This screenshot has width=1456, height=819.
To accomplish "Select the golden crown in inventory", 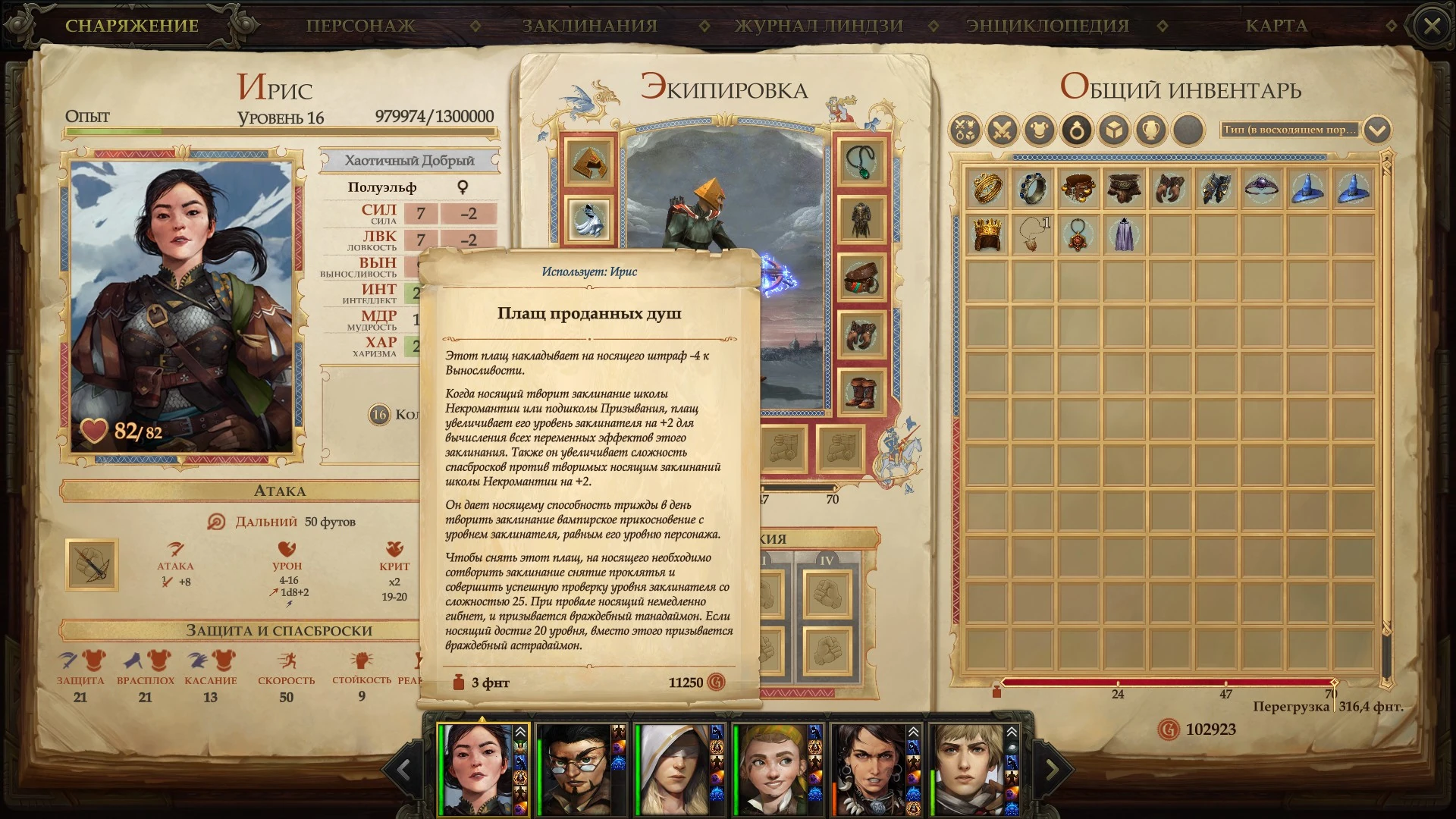I will (x=987, y=234).
